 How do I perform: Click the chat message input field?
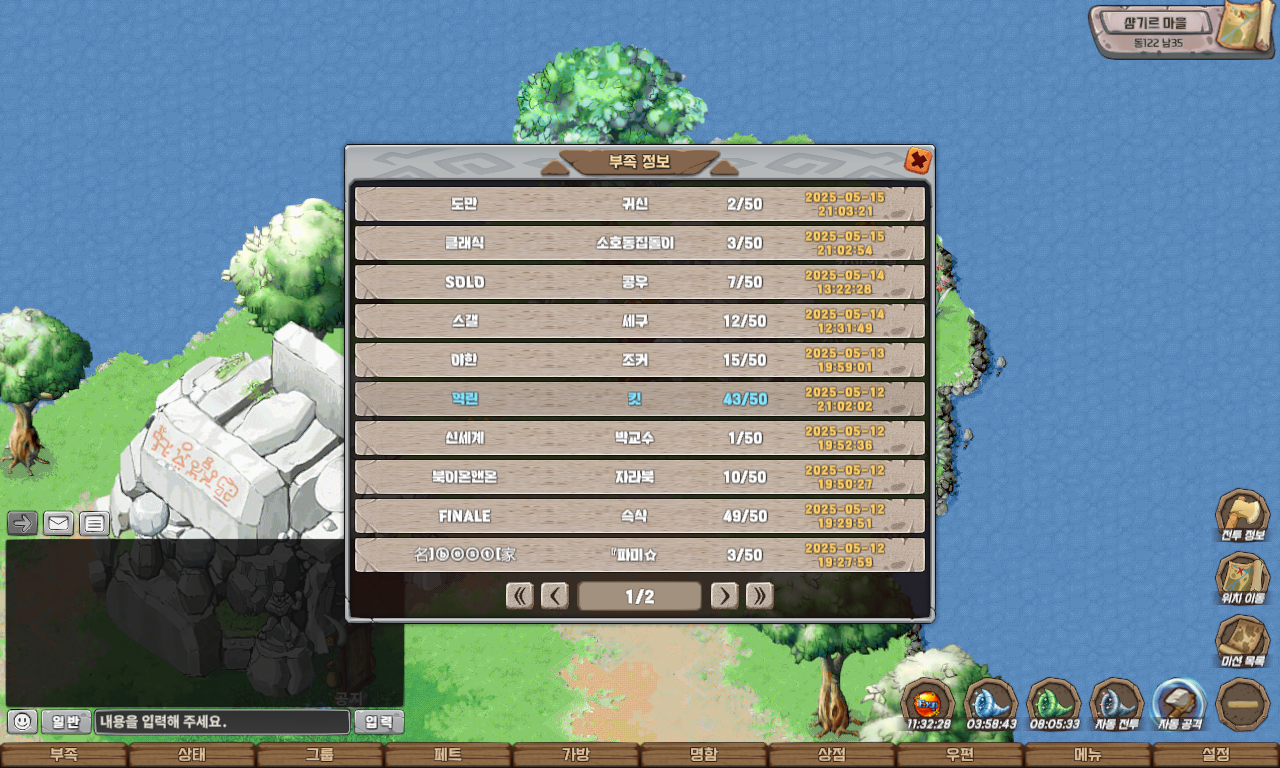[x=222, y=721]
